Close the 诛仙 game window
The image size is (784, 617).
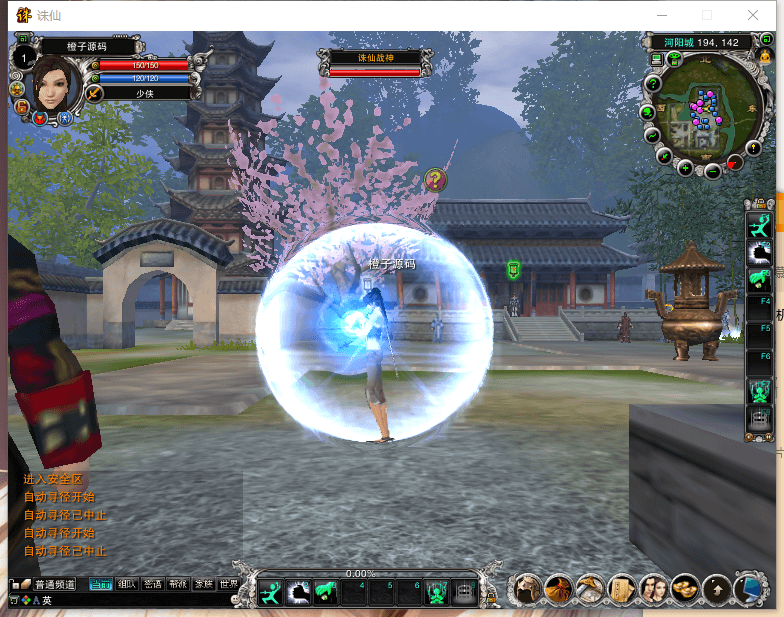[x=754, y=15]
